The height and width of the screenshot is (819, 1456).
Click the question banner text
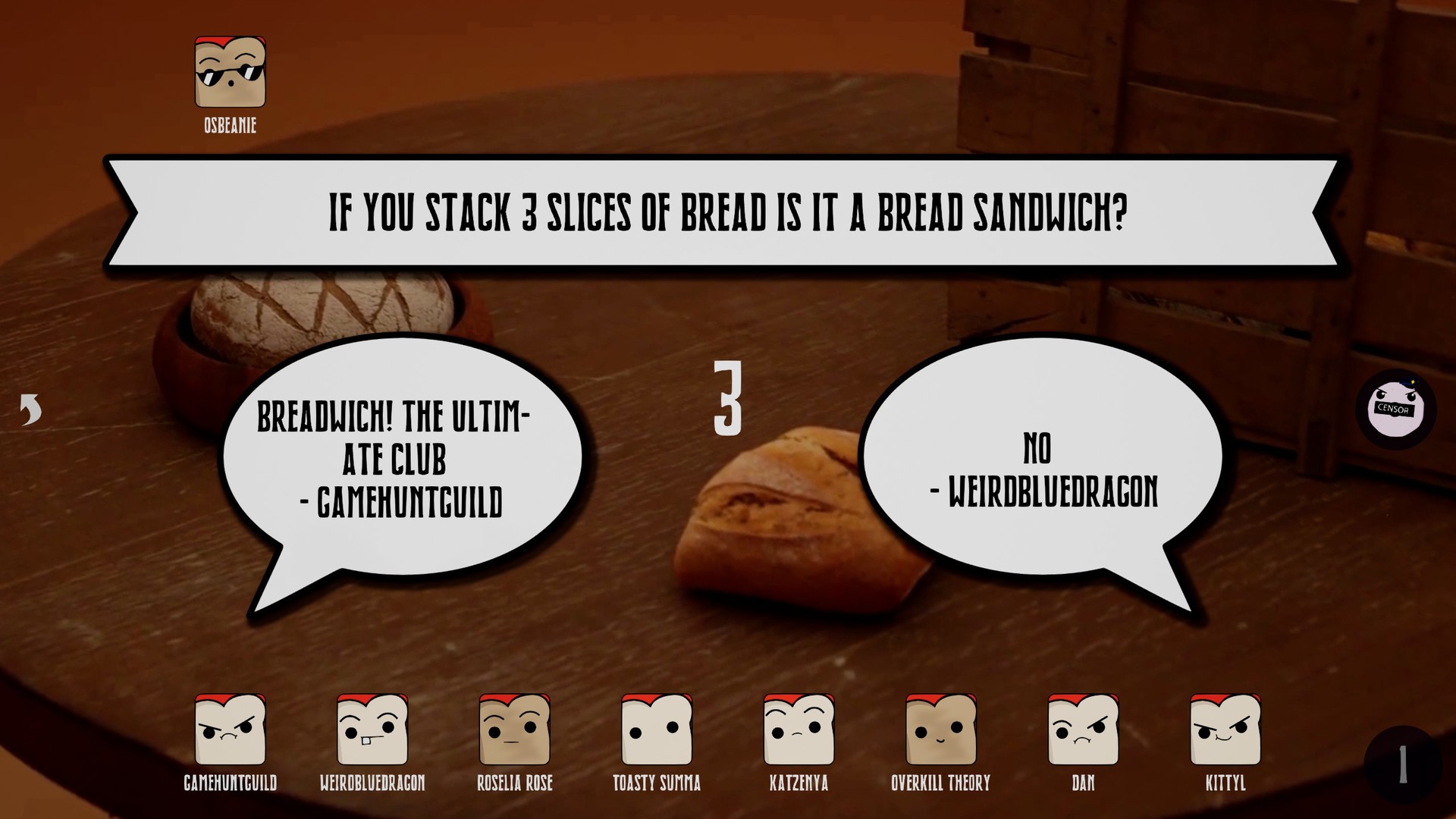tap(728, 213)
